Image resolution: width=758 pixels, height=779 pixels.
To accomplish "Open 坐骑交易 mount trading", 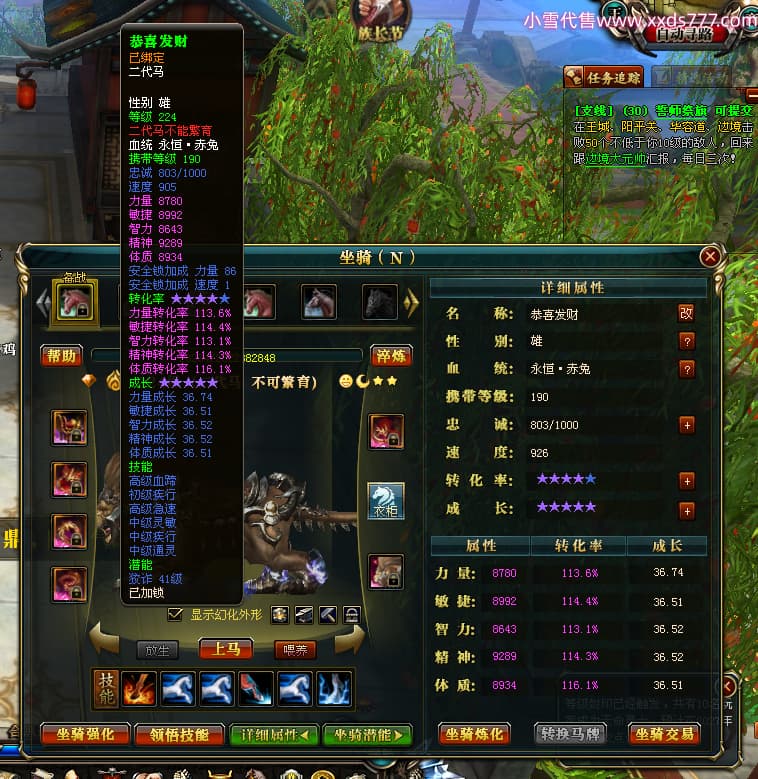I will click(x=664, y=735).
